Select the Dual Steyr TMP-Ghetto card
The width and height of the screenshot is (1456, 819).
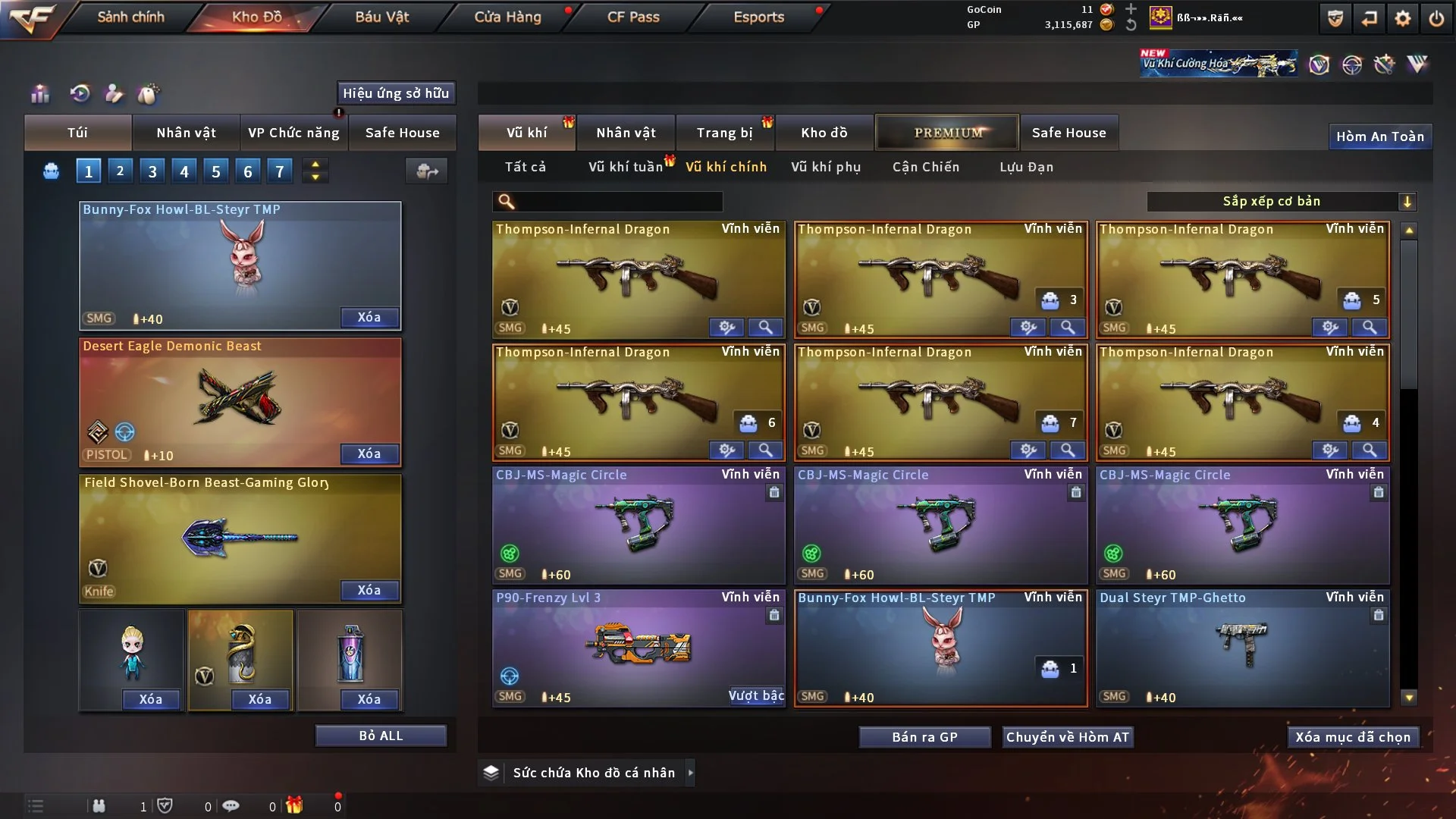(x=1242, y=648)
